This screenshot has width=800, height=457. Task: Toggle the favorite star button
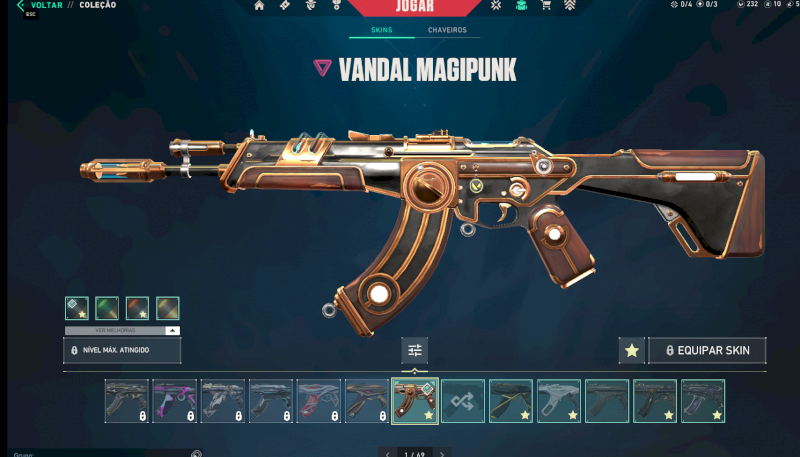point(631,350)
